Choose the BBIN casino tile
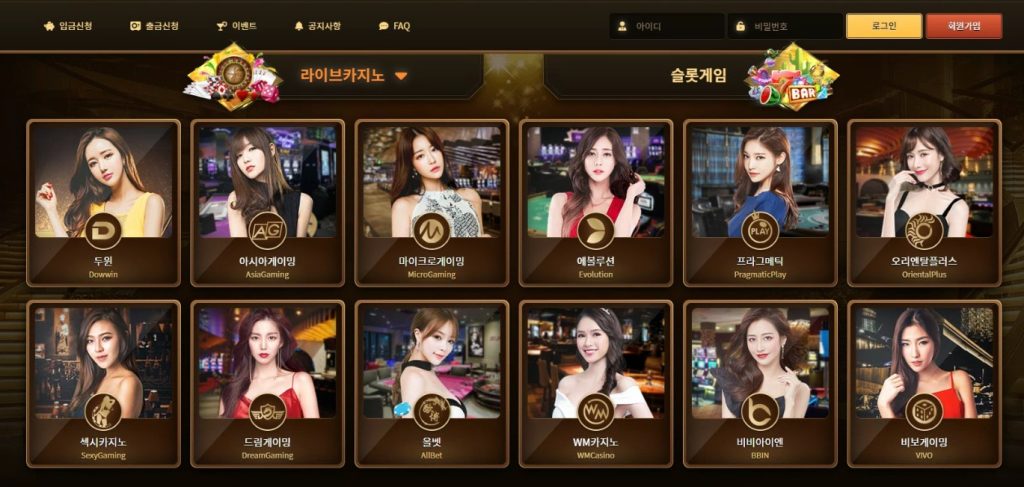The image size is (1024, 487). [x=759, y=383]
